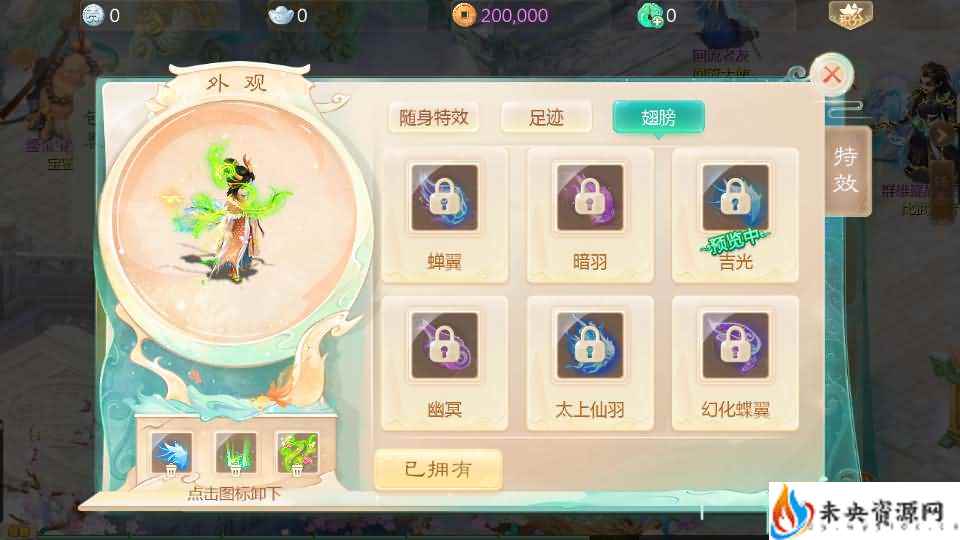Remove the green footprint effect icon
The width and height of the screenshot is (960, 540).
235,453
